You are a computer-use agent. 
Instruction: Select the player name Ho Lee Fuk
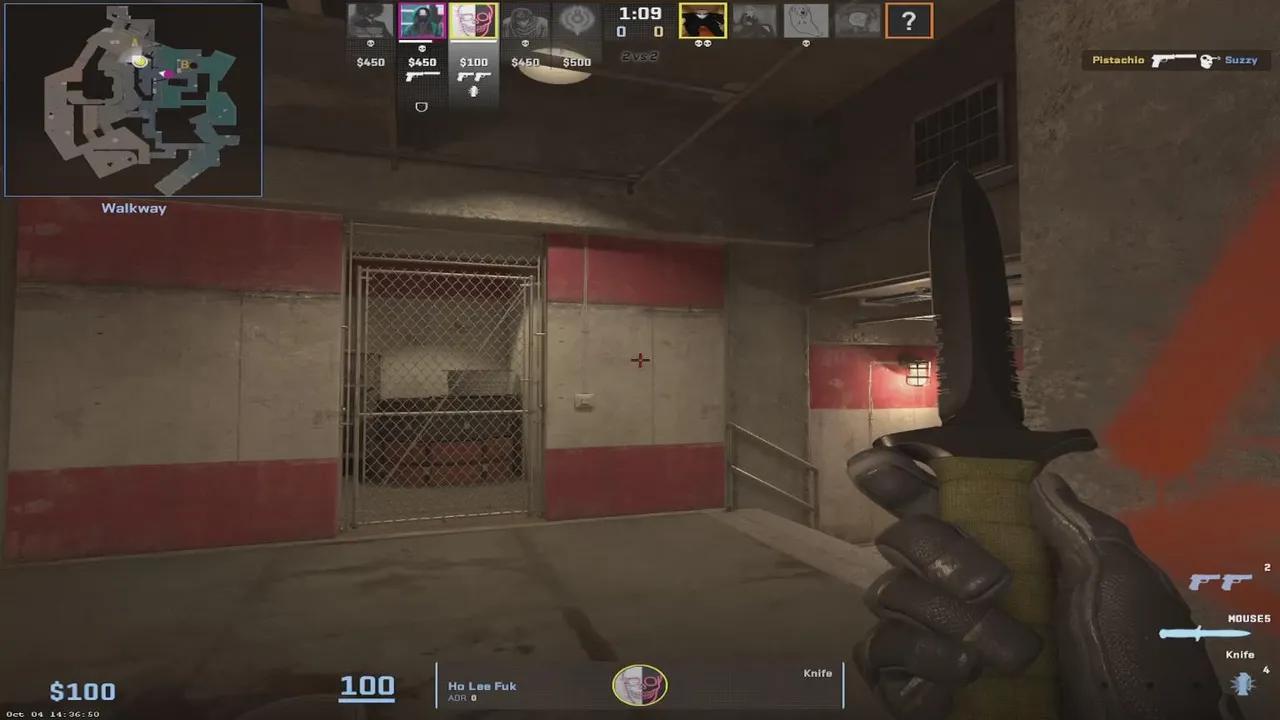(x=480, y=687)
